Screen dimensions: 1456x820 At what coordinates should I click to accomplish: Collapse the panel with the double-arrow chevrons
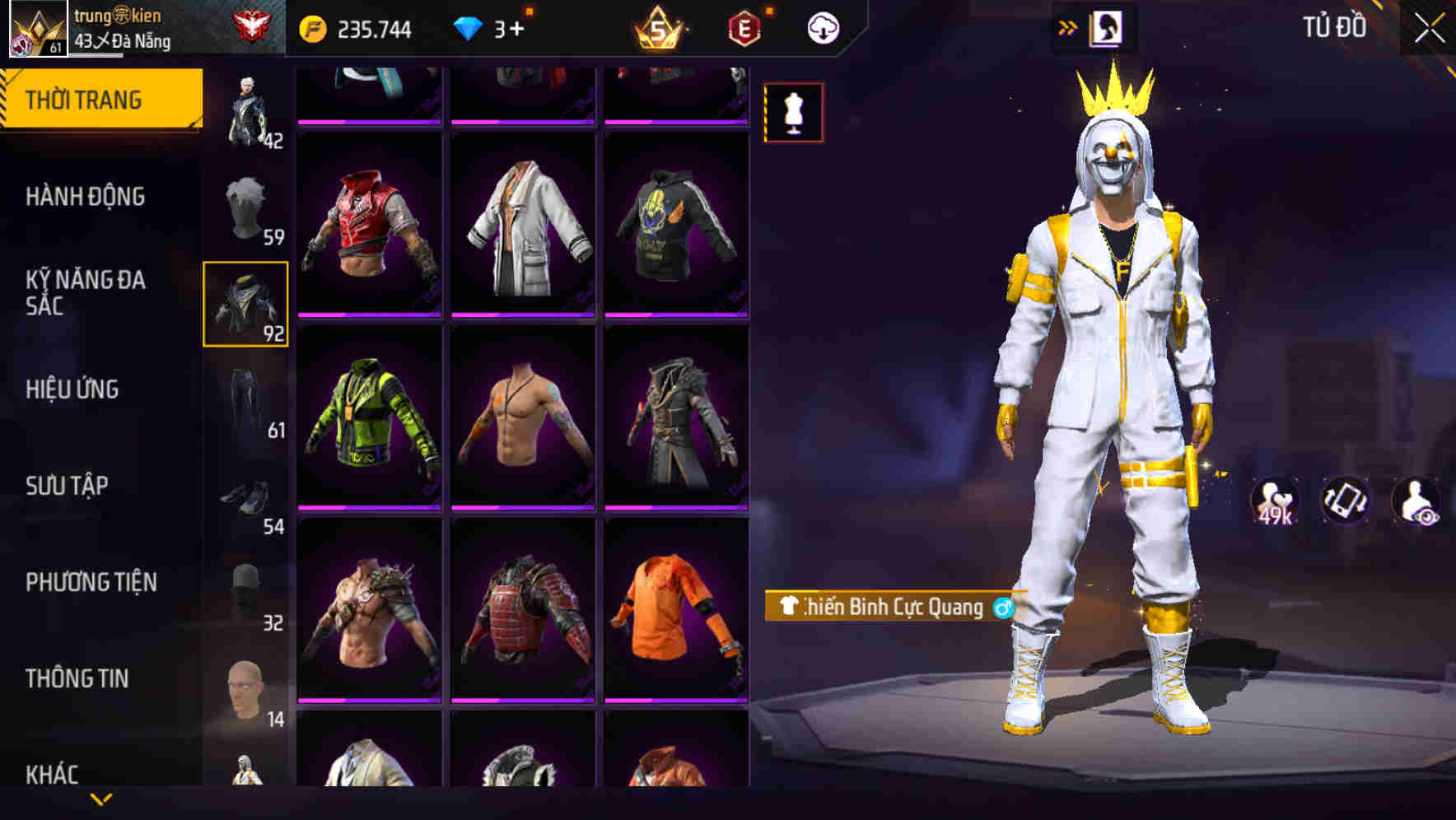pos(1068,27)
